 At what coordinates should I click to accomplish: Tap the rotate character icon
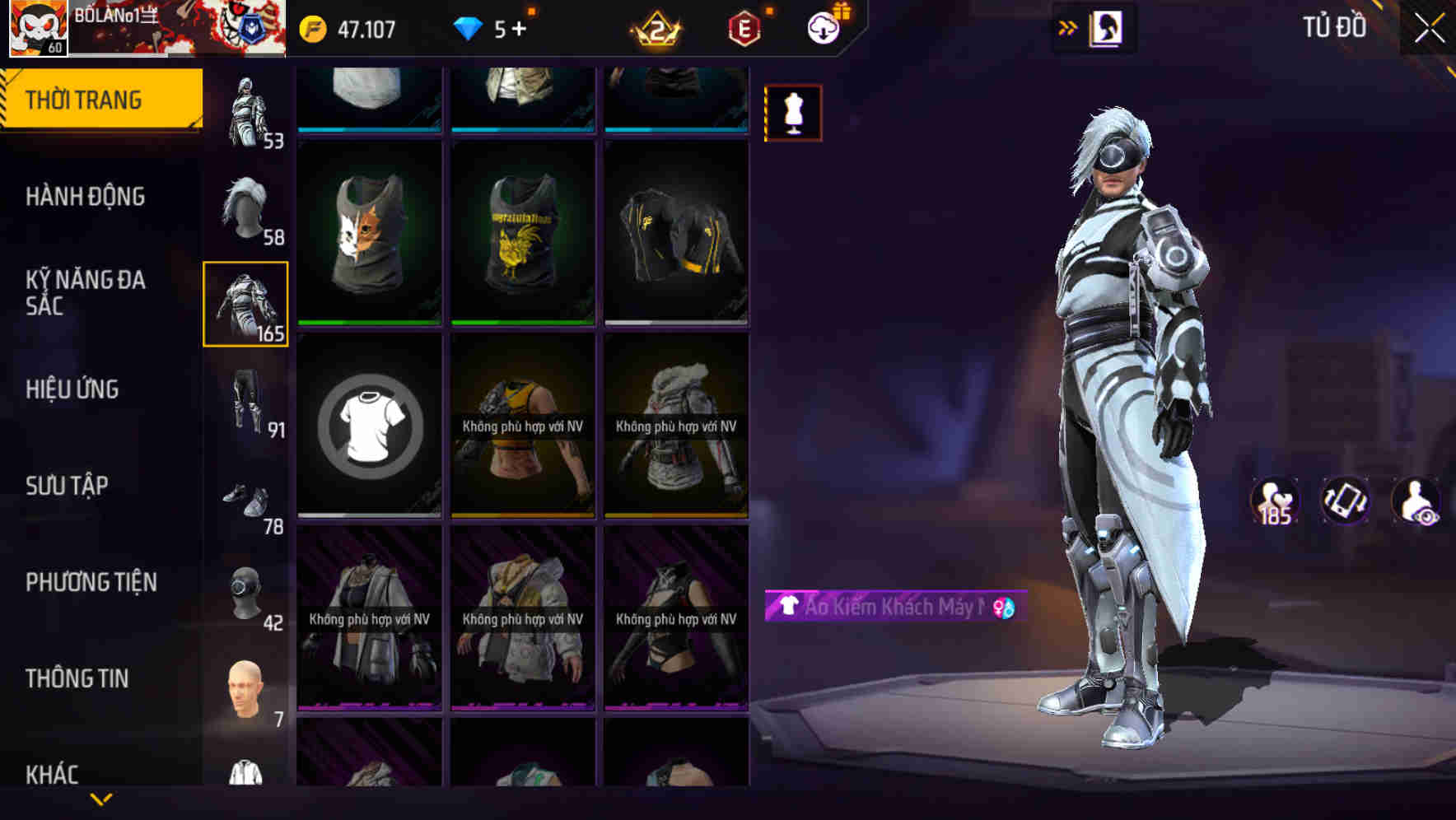click(x=1346, y=501)
